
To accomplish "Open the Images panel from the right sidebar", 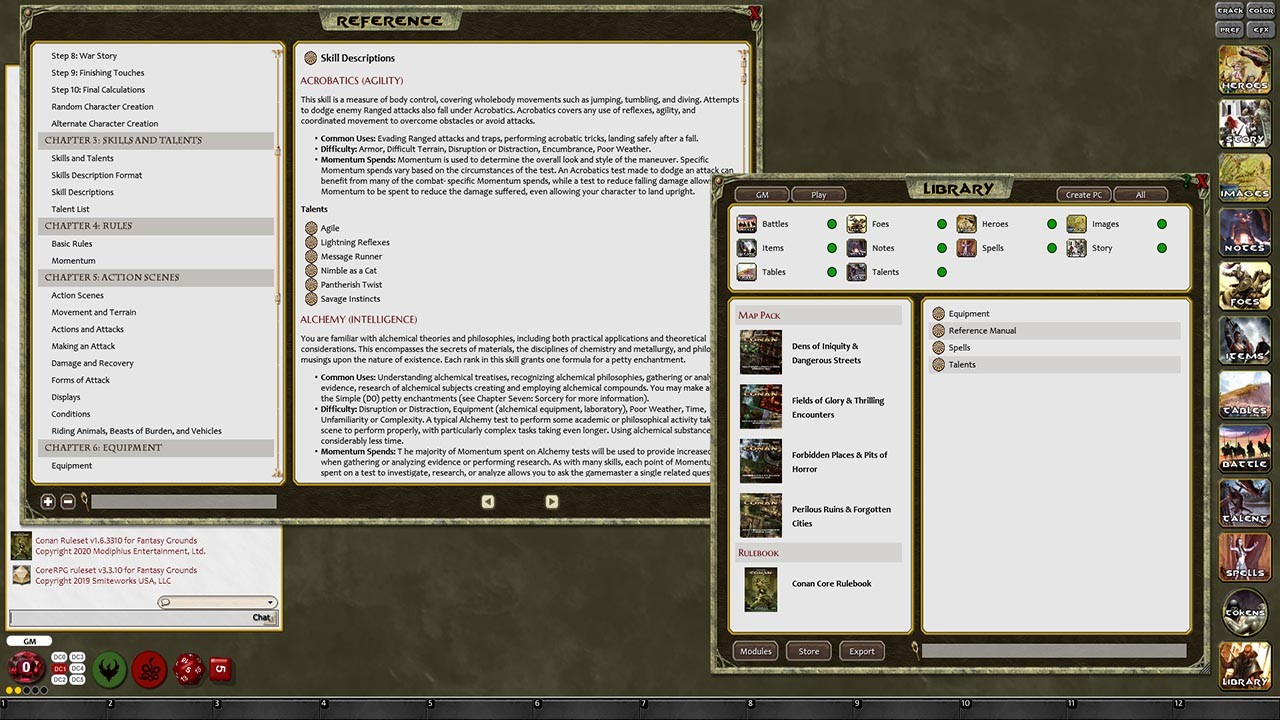I will pos(1244,178).
